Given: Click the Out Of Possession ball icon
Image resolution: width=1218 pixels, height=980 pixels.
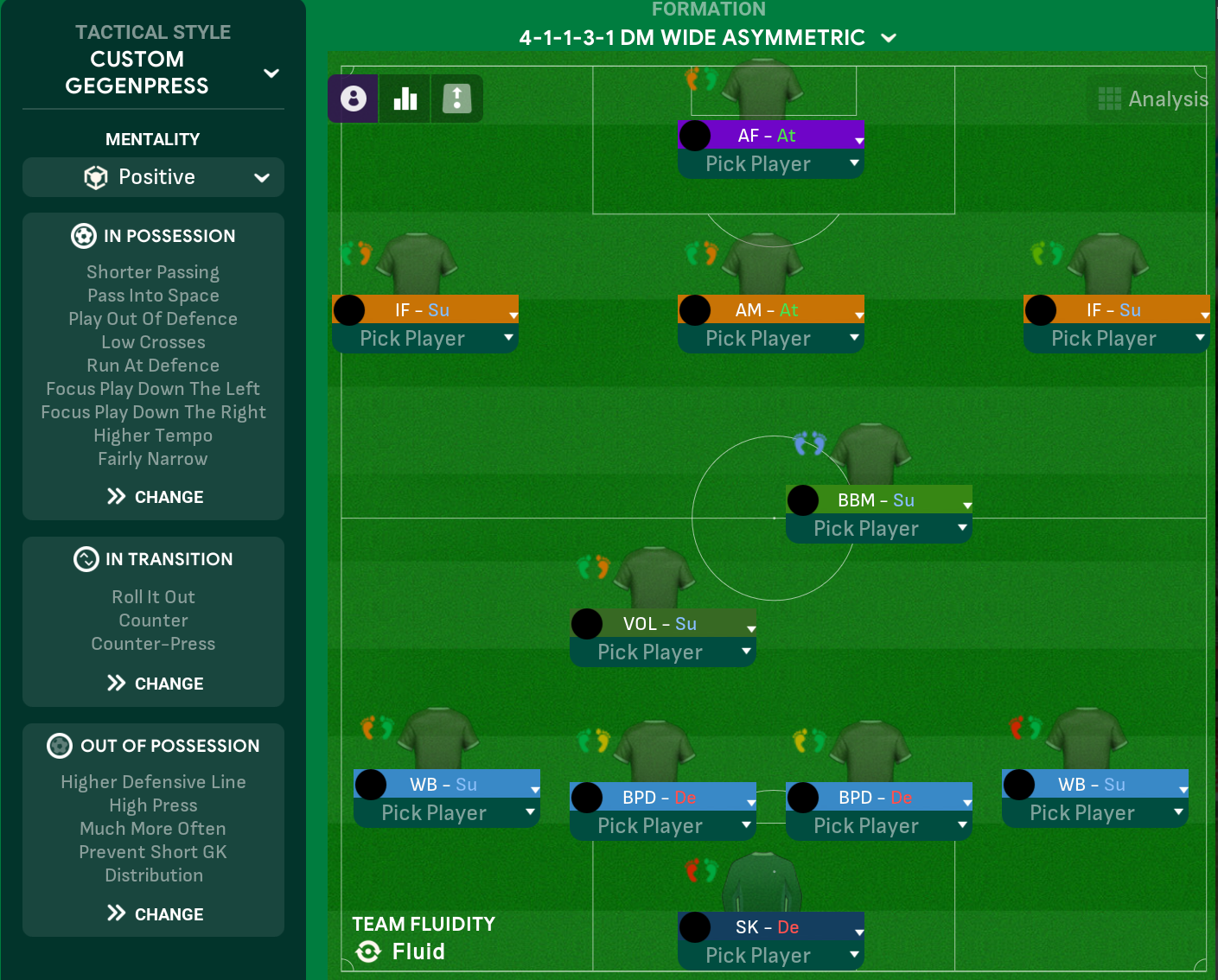Looking at the screenshot, I should pos(58,745).
